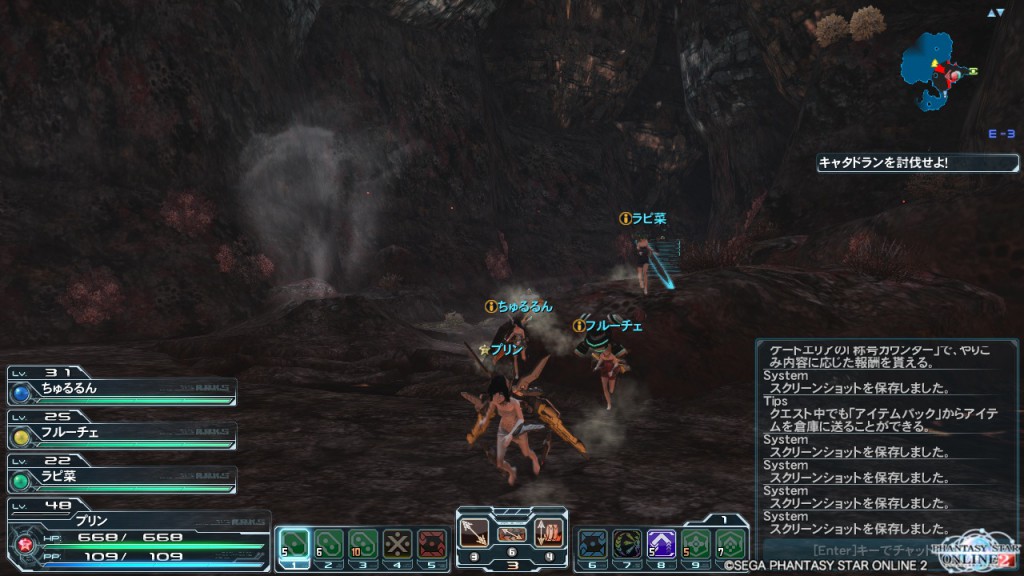The height and width of the screenshot is (576, 1024).
Task: Use the dark circular skill in slot 7
Action: pyautogui.click(x=627, y=544)
